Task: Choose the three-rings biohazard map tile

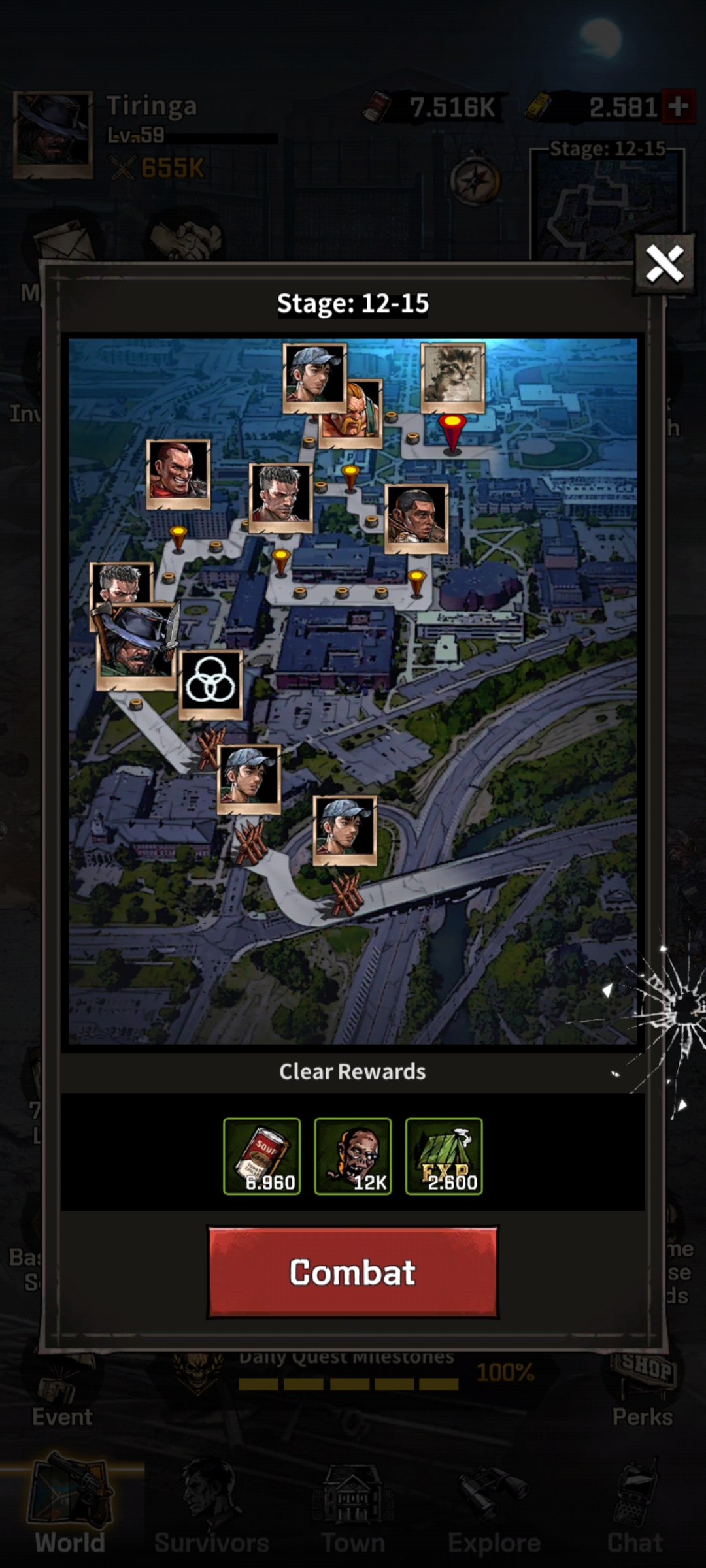Action: (x=210, y=683)
